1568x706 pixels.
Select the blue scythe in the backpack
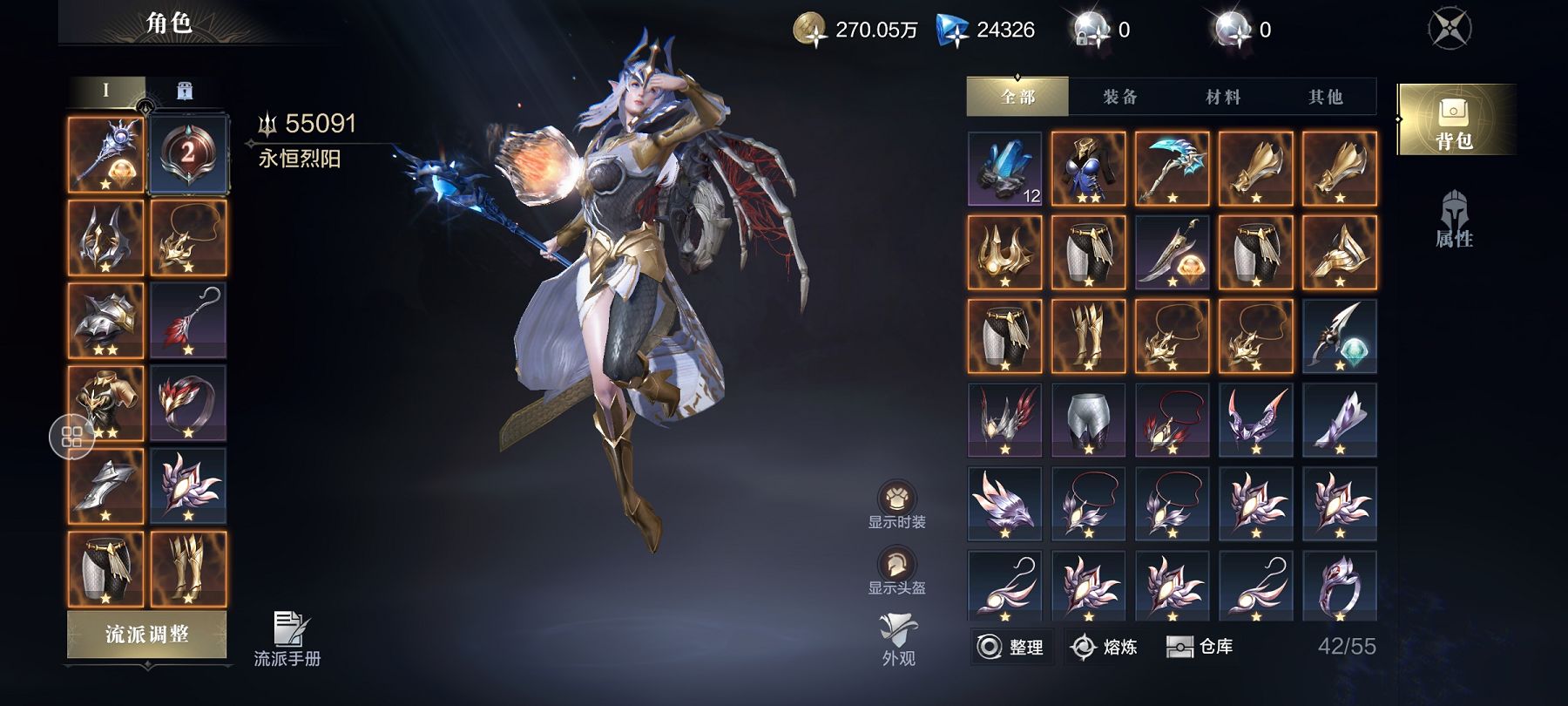1172,168
